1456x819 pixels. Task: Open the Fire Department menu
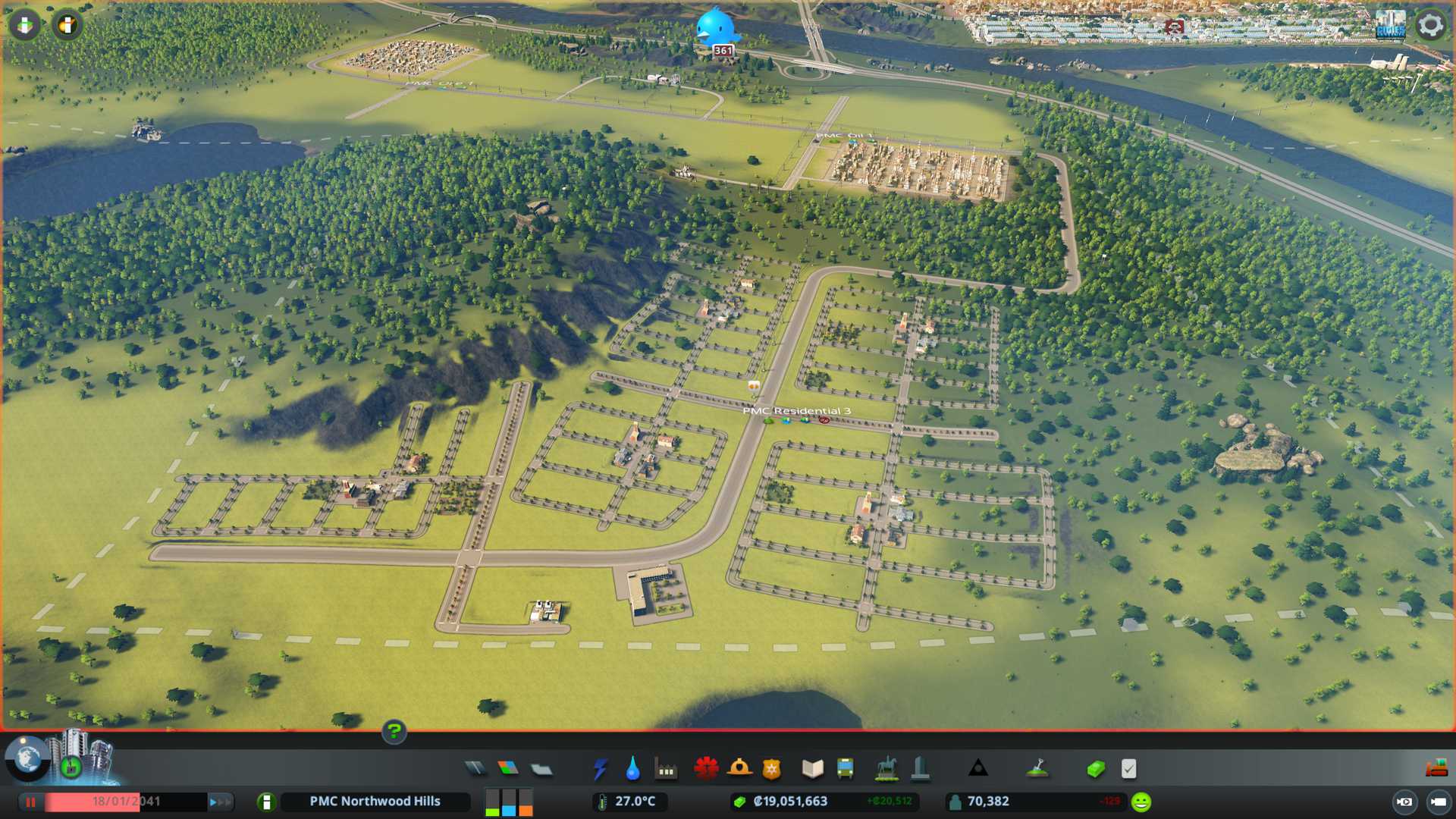tap(739, 769)
